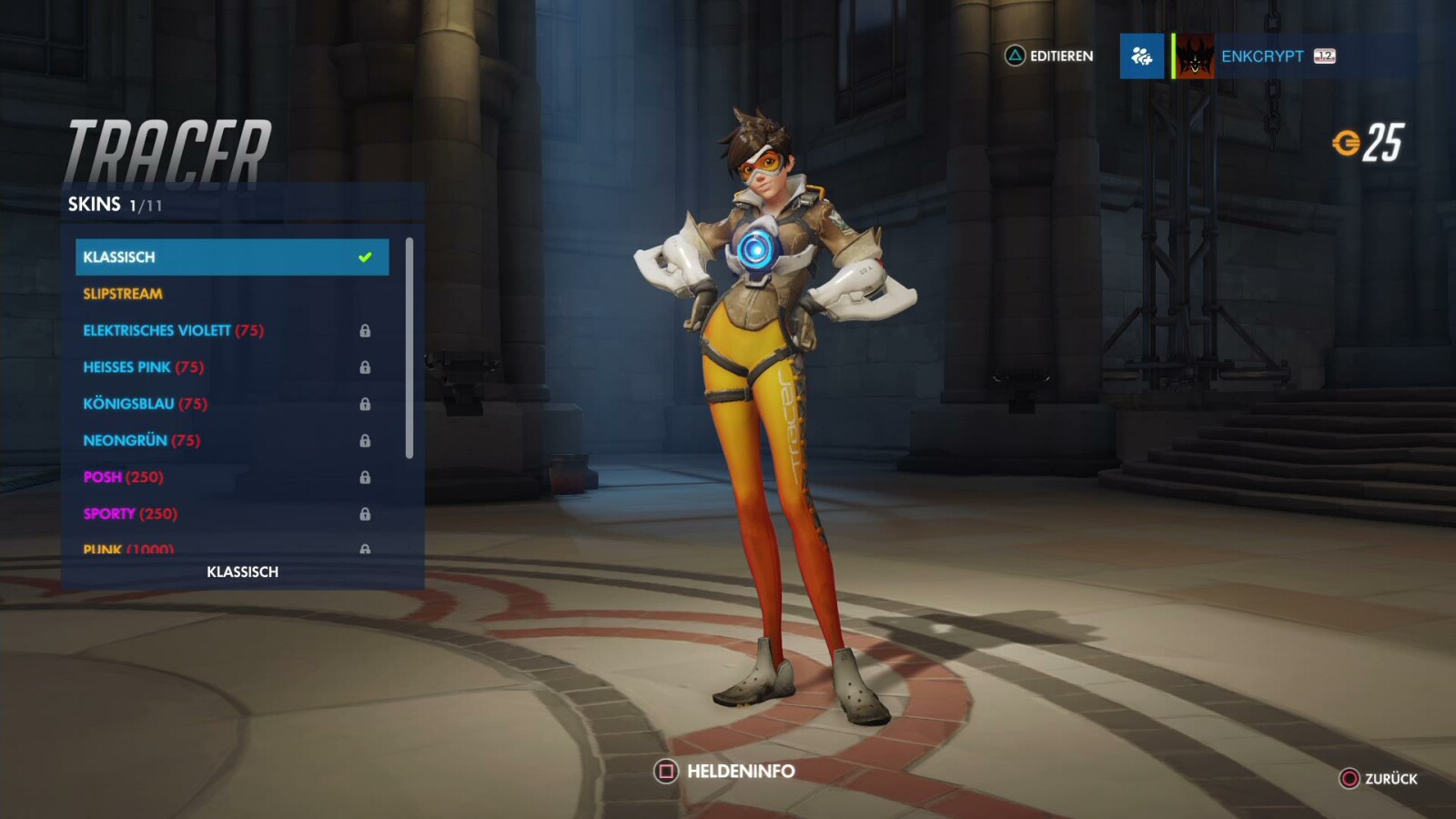
Task: Select the Slipstream skin
Action: click(x=122, y=293)
